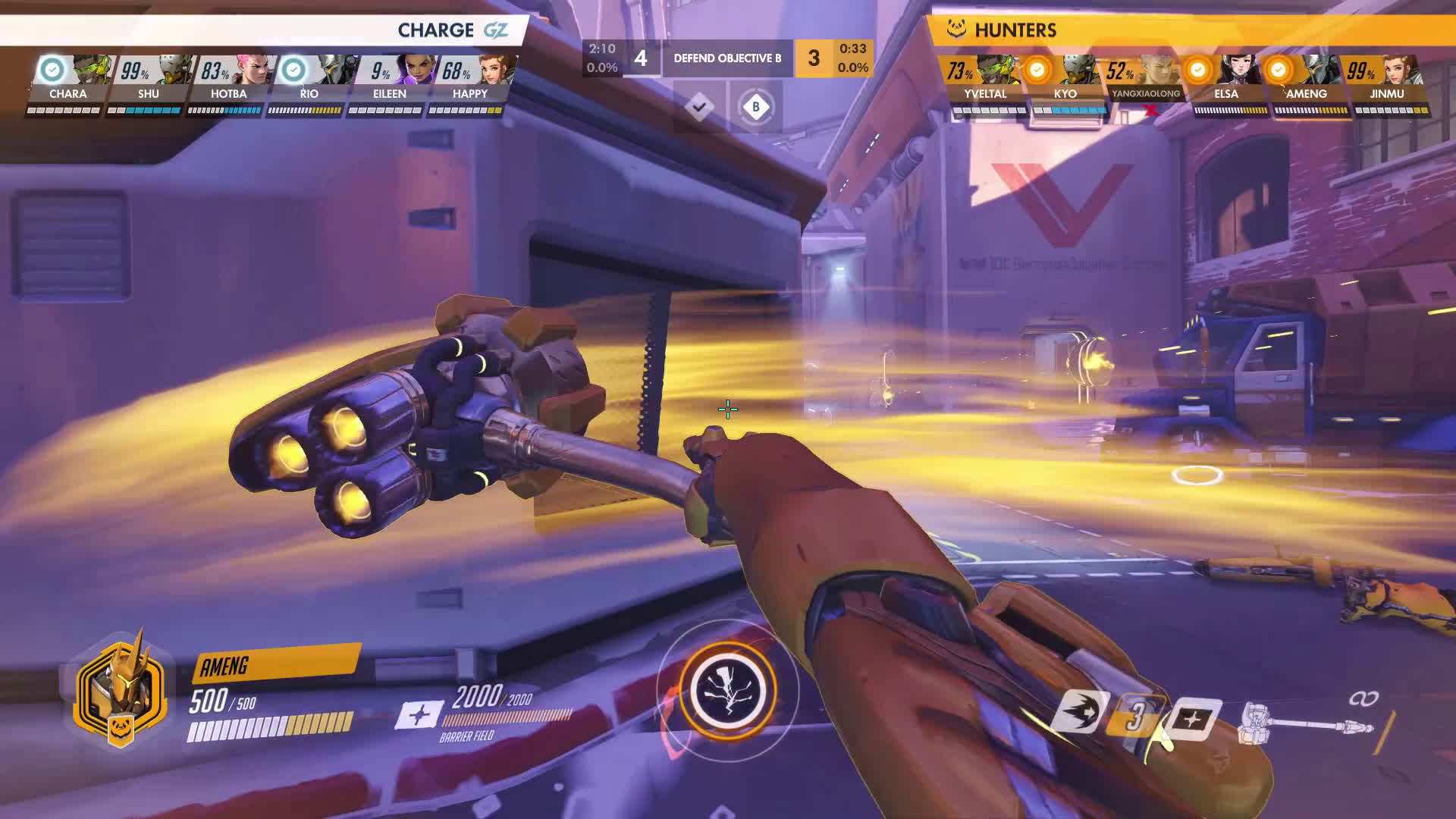Click the captured objective A checkmark

click(x=698, y=107)
